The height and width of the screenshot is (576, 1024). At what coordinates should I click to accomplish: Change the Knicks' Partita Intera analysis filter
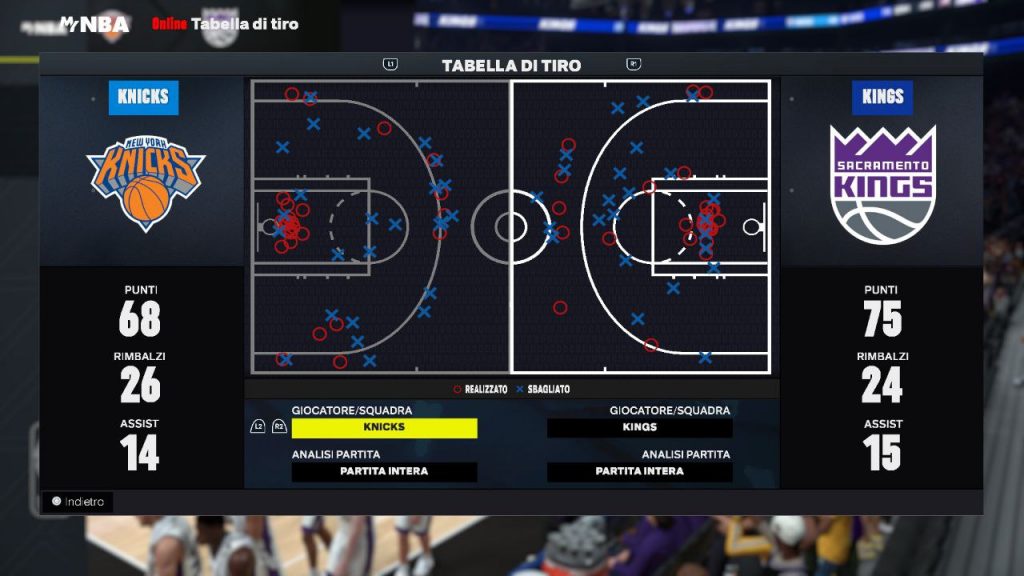tap(384, 472)
